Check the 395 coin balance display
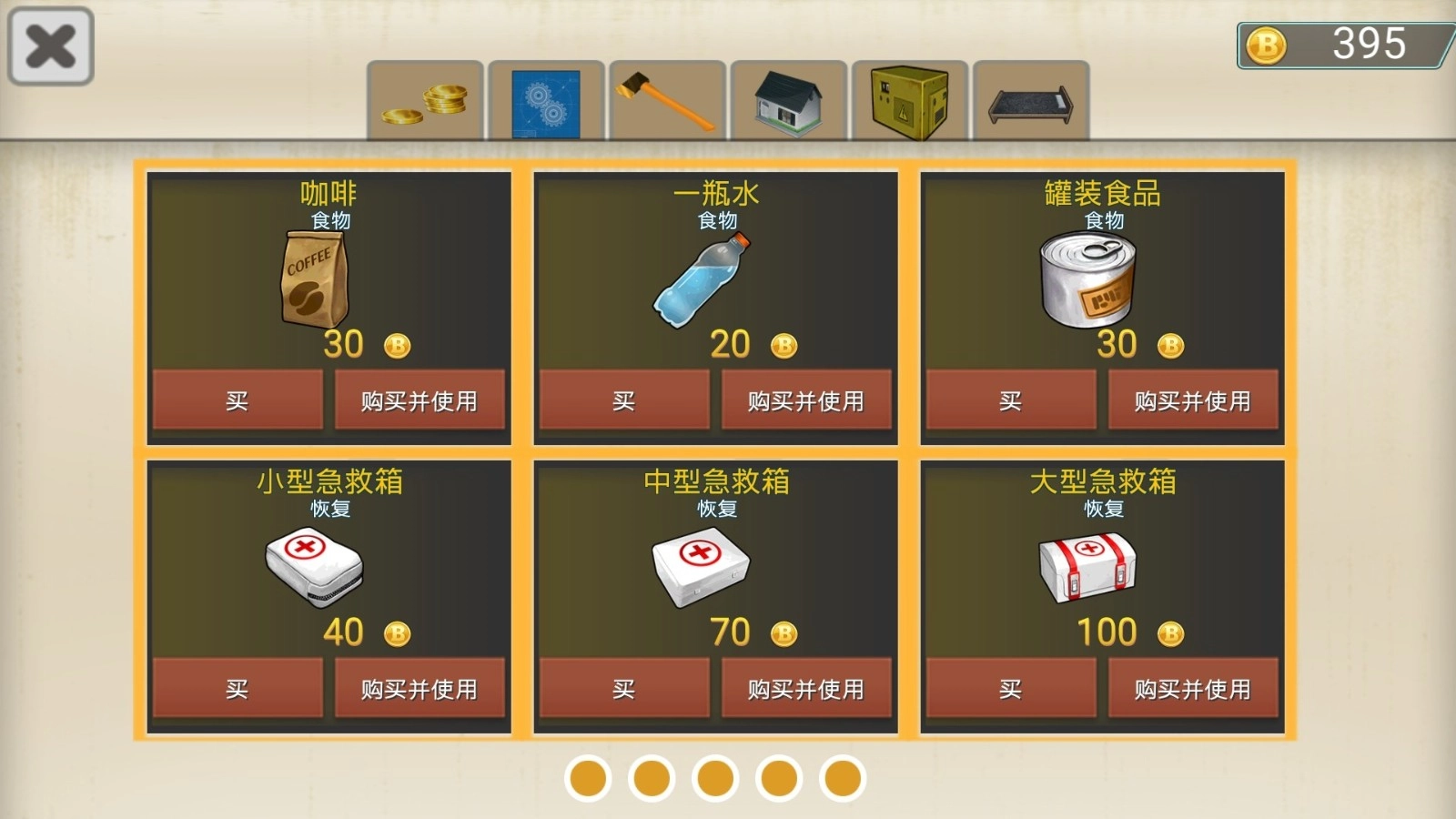Image resolution: width=1456 pixels, height=819 pixels. tap(1345, 40)
